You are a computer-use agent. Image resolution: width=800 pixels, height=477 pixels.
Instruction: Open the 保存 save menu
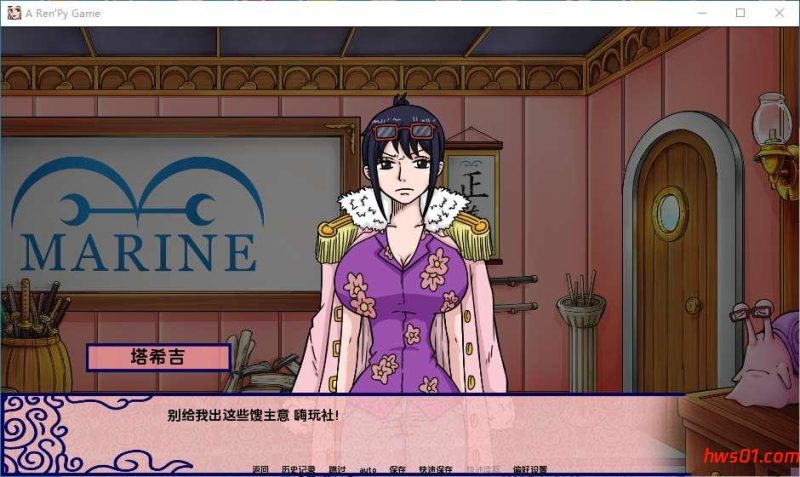tap(398, 469)
